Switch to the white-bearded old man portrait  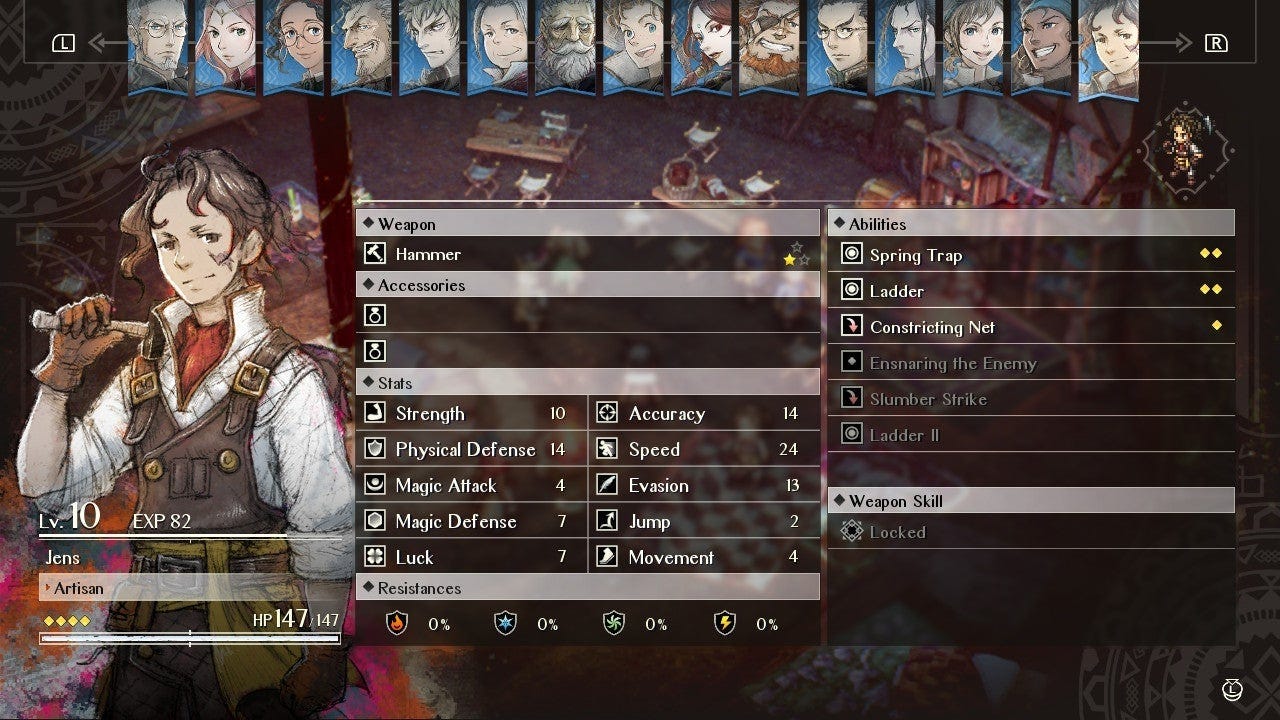point(566,45)
